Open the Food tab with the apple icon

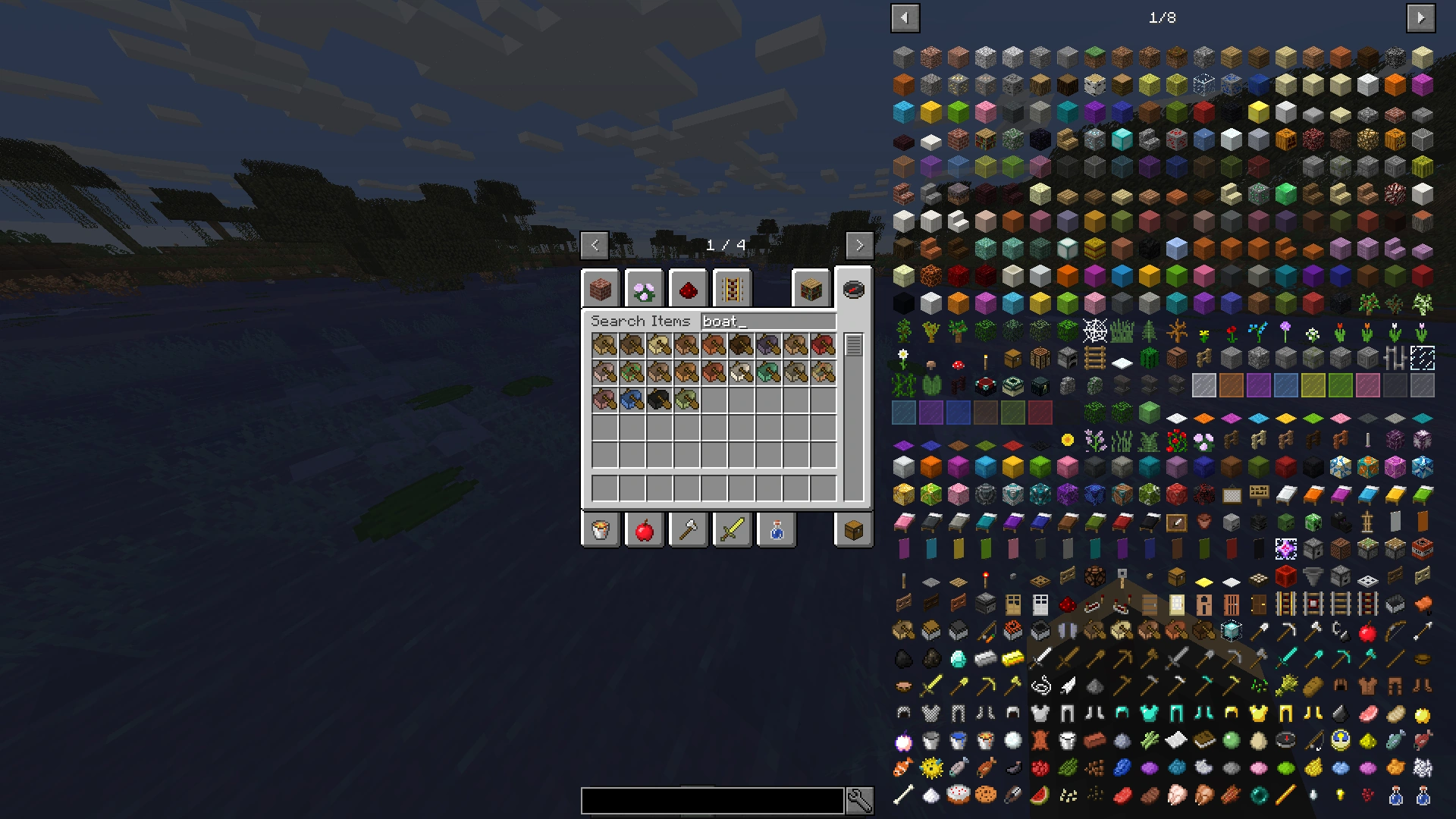click(x=644, y=529)
